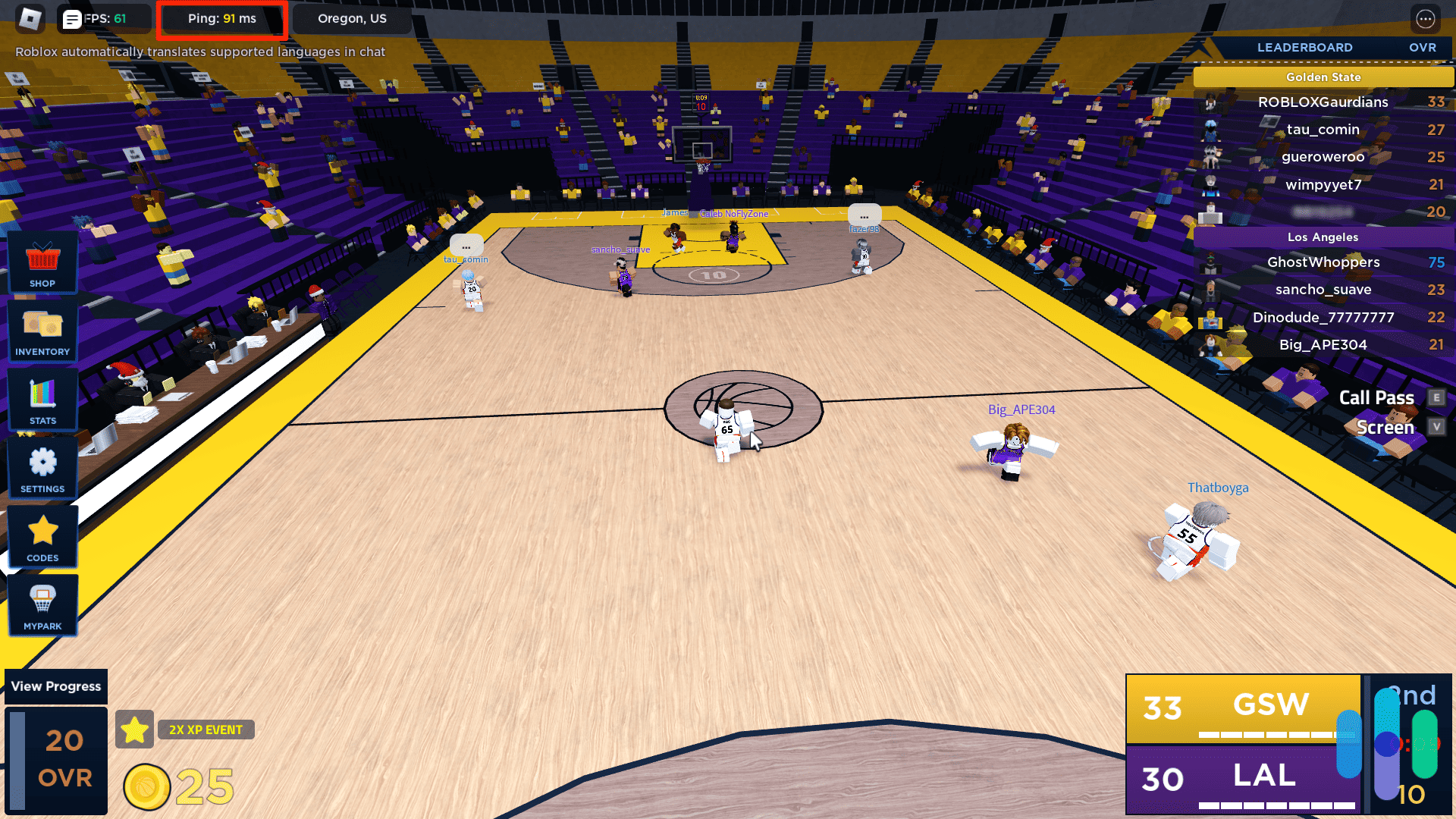
Task: Expand the Golden State team header
Action: click(1323, 77)
